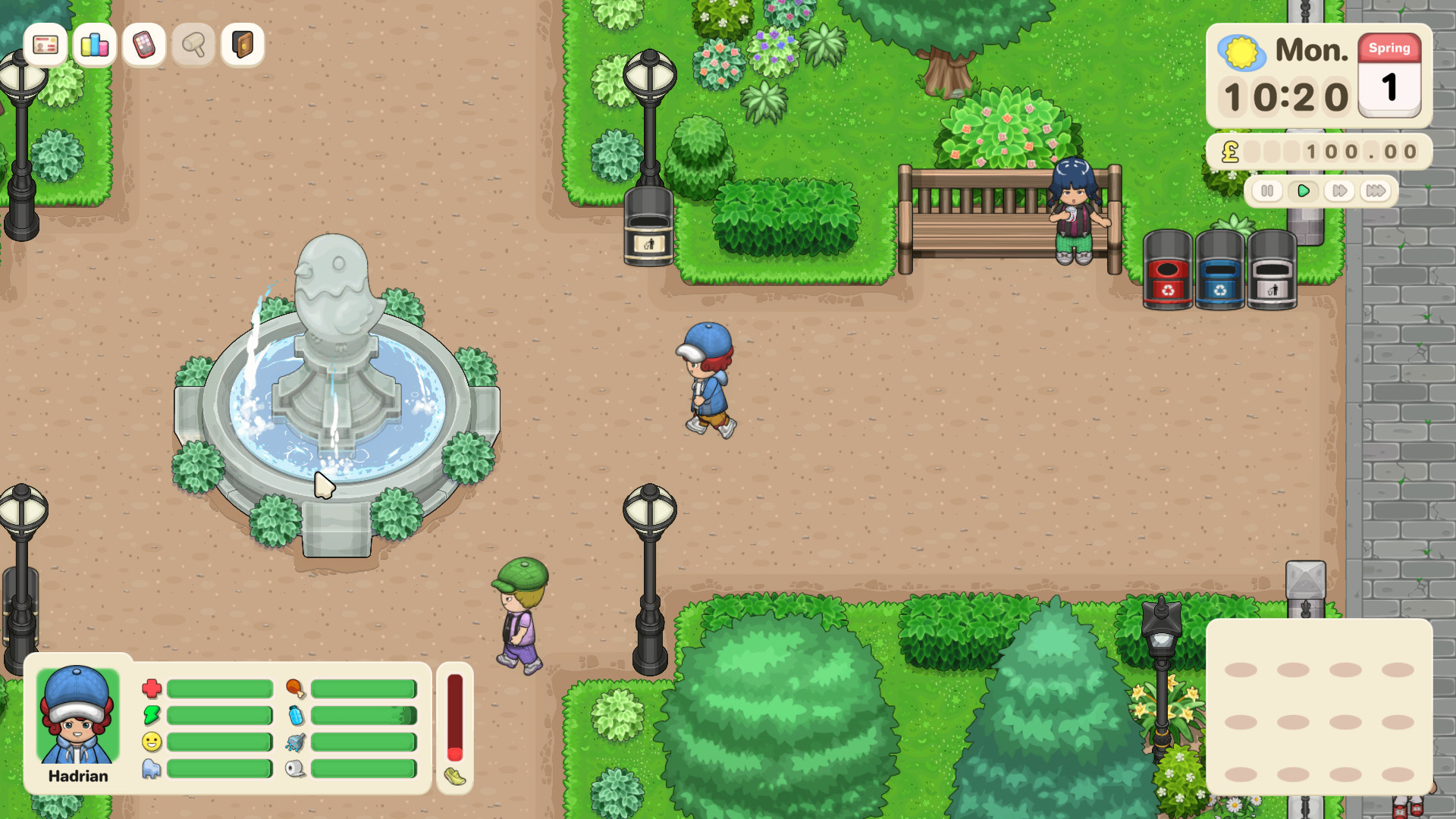1456x819 pixels.
Task: Click the red health cross icon
Action: tap(153, 689)
